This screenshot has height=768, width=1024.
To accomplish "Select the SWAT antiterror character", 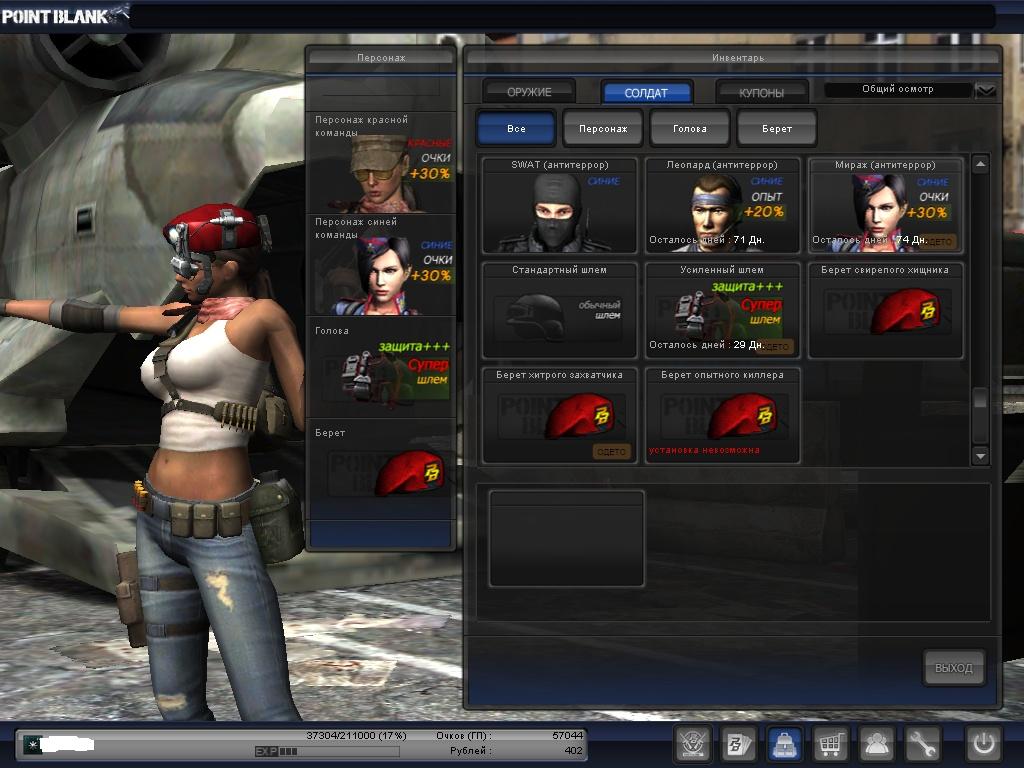I will (x=560, y=206).
